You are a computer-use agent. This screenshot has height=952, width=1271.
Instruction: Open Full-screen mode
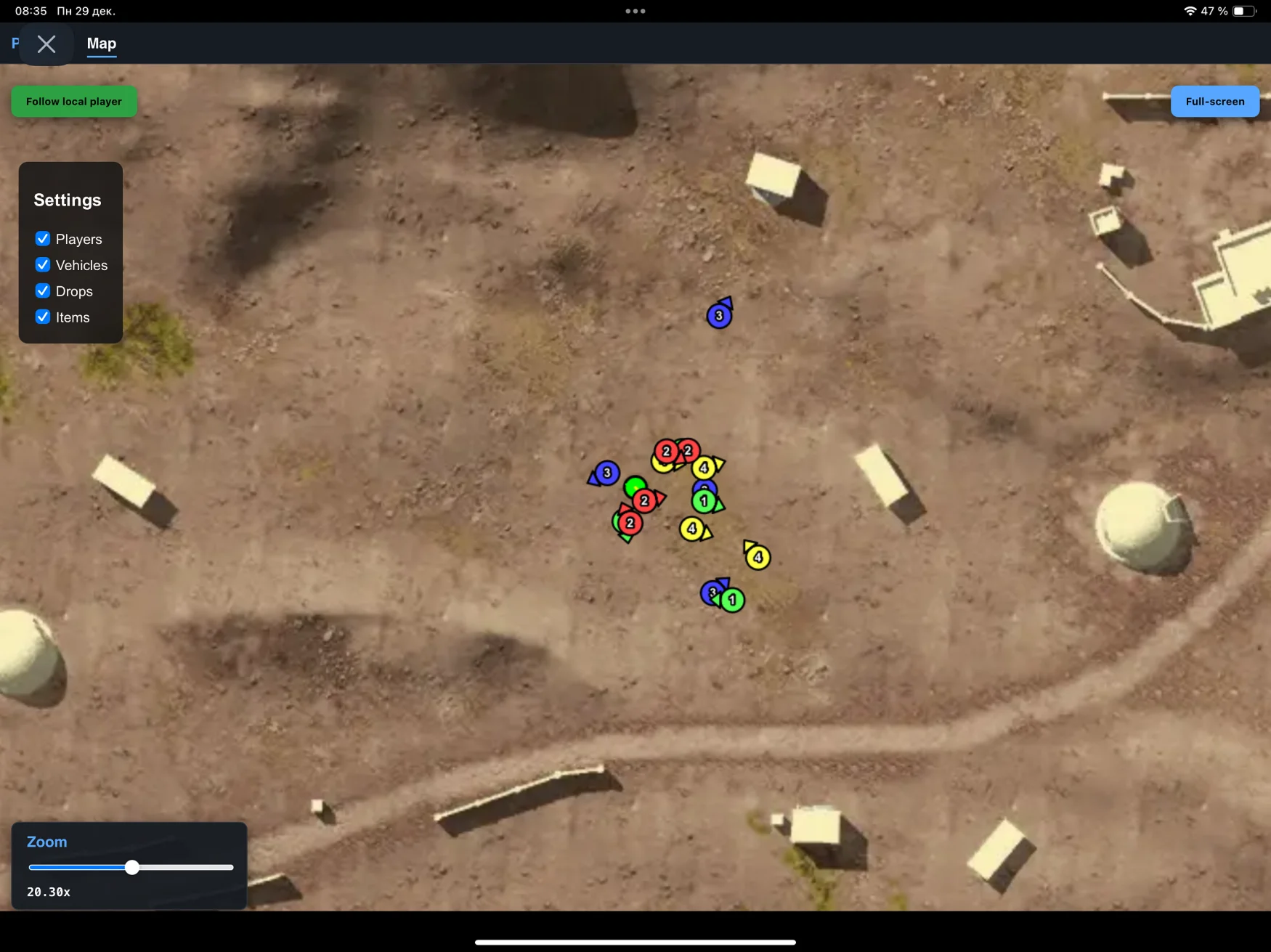1214,101
